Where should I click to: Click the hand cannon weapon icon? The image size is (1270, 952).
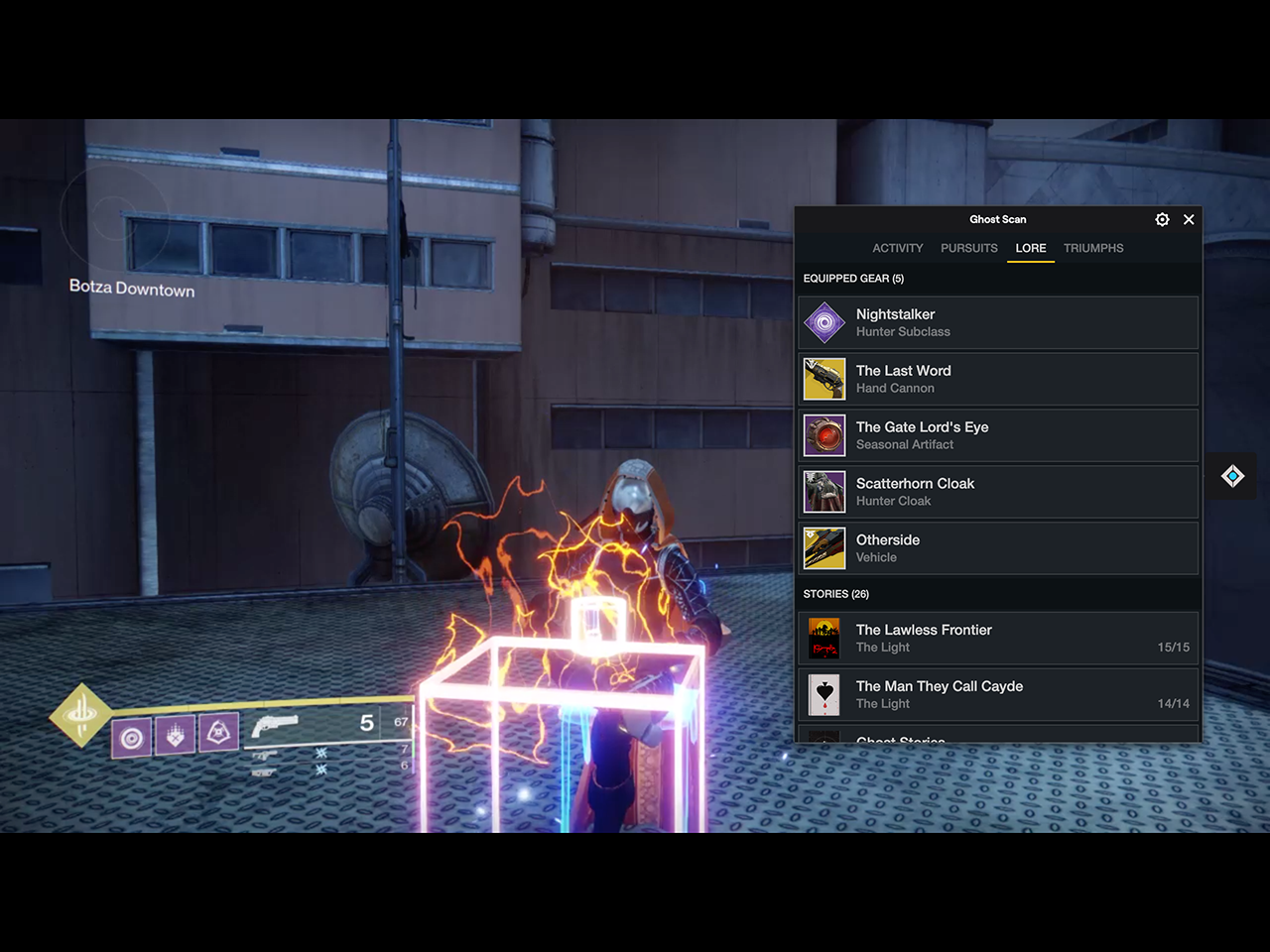pyautogui.click(x=275, y=727)
